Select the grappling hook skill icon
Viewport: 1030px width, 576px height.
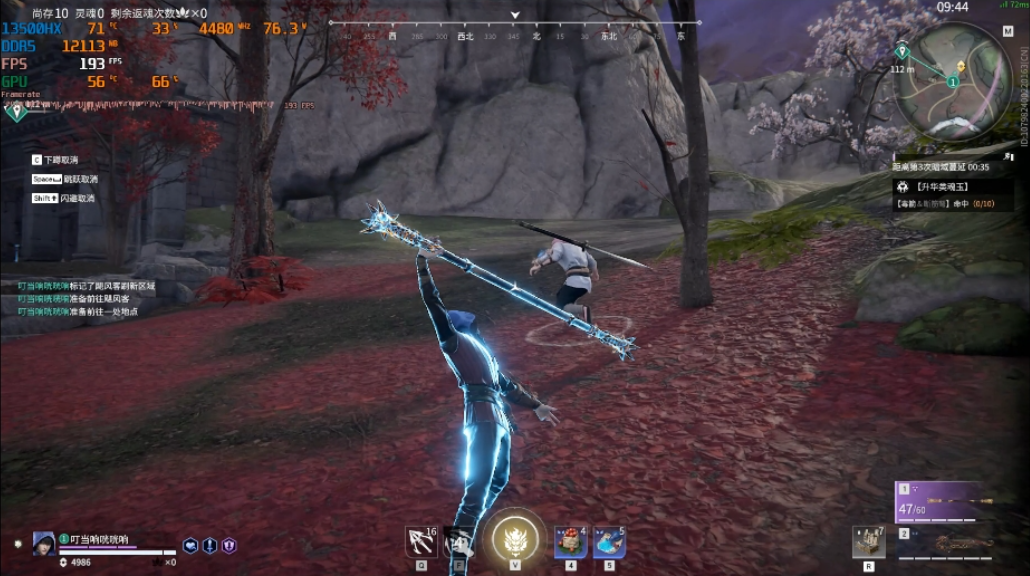point(420,541)
